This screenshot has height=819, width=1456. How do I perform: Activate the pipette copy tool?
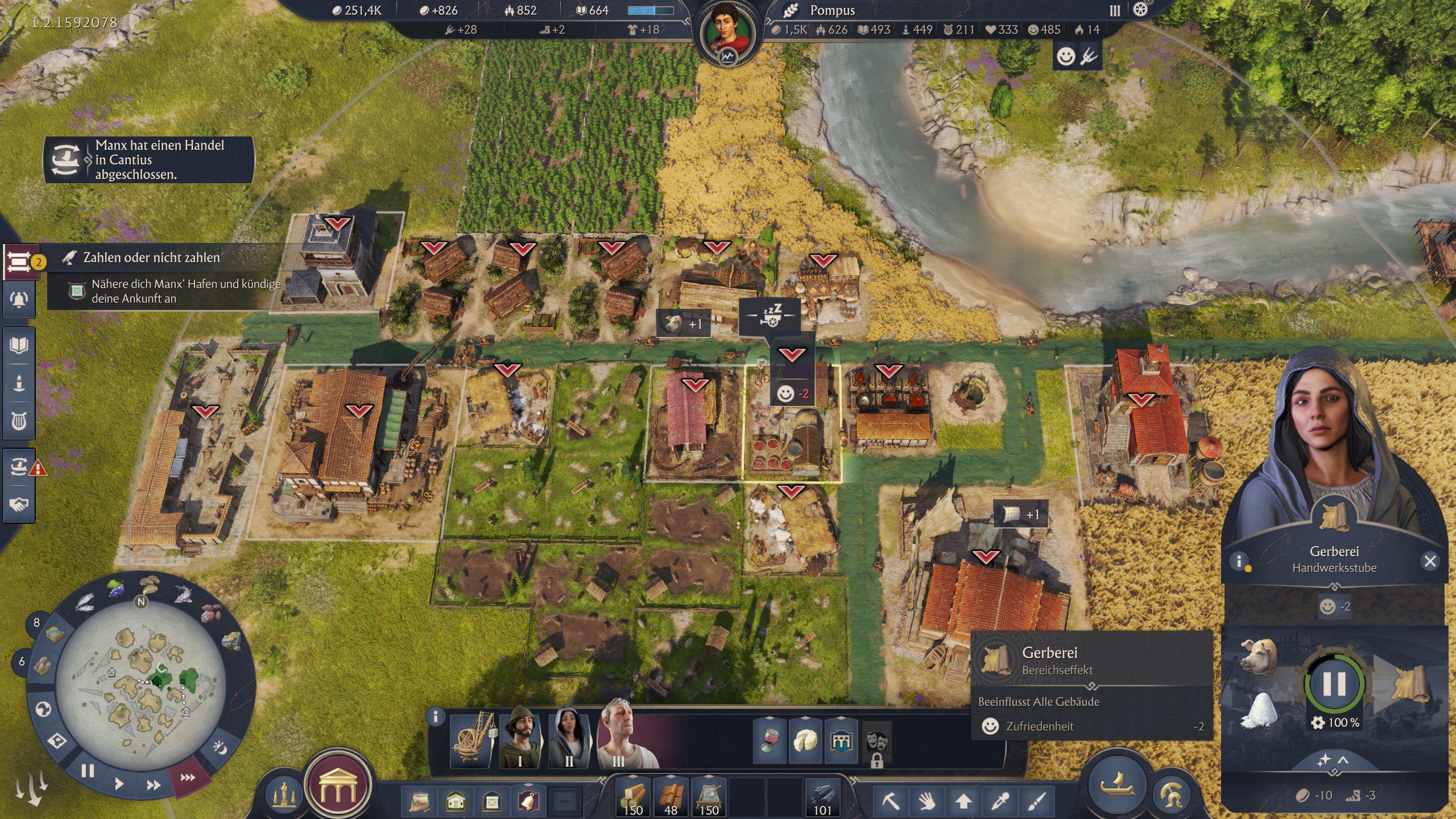click(x=999, y=802)
